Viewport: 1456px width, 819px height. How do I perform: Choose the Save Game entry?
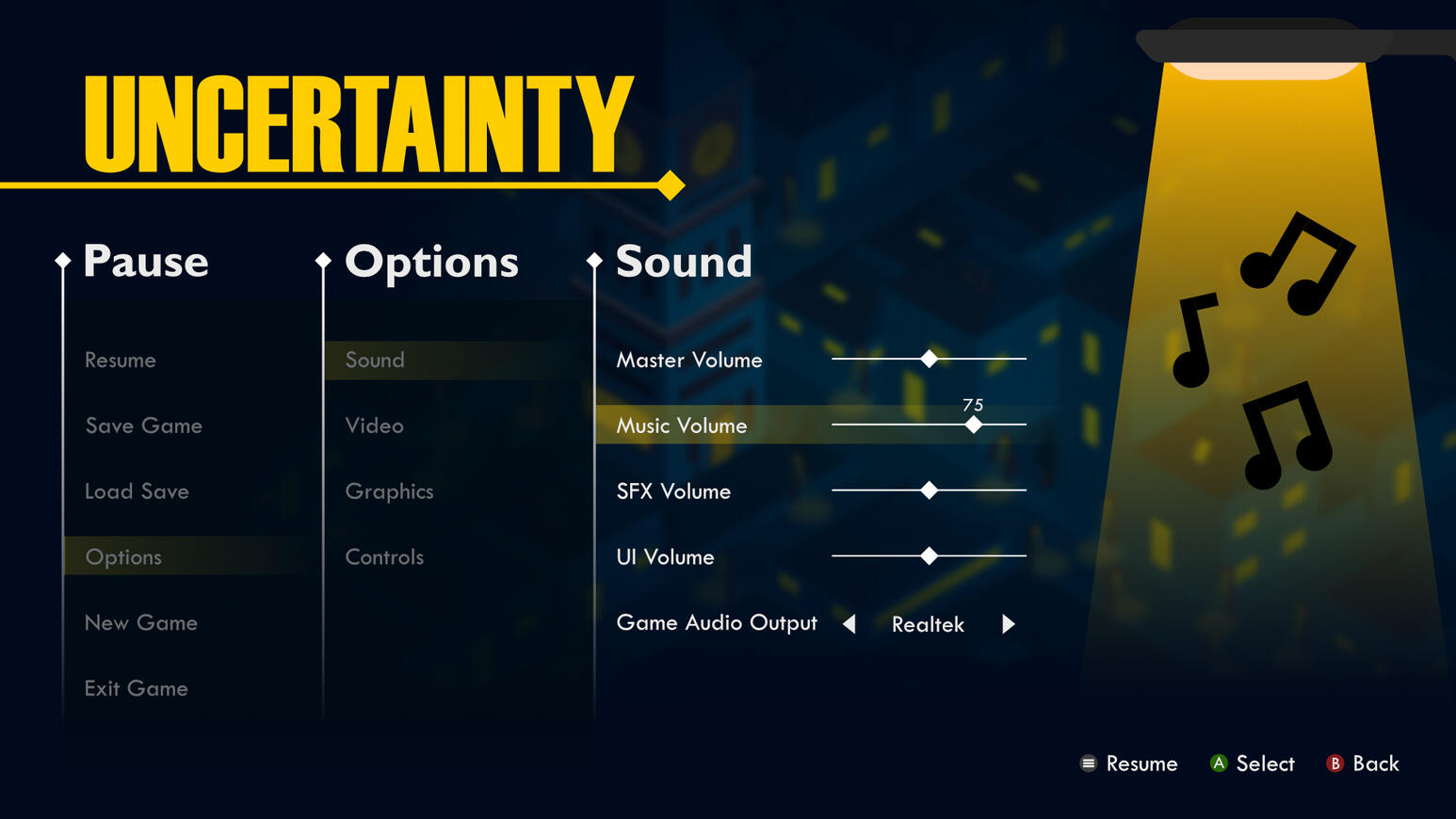[x=144, y=426]
